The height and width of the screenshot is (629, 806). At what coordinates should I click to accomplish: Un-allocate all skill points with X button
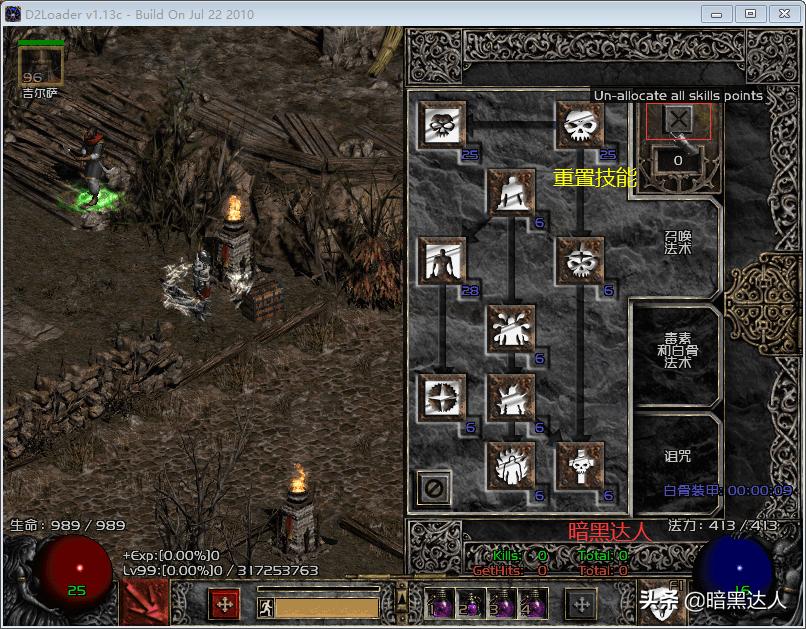point(678,121)
